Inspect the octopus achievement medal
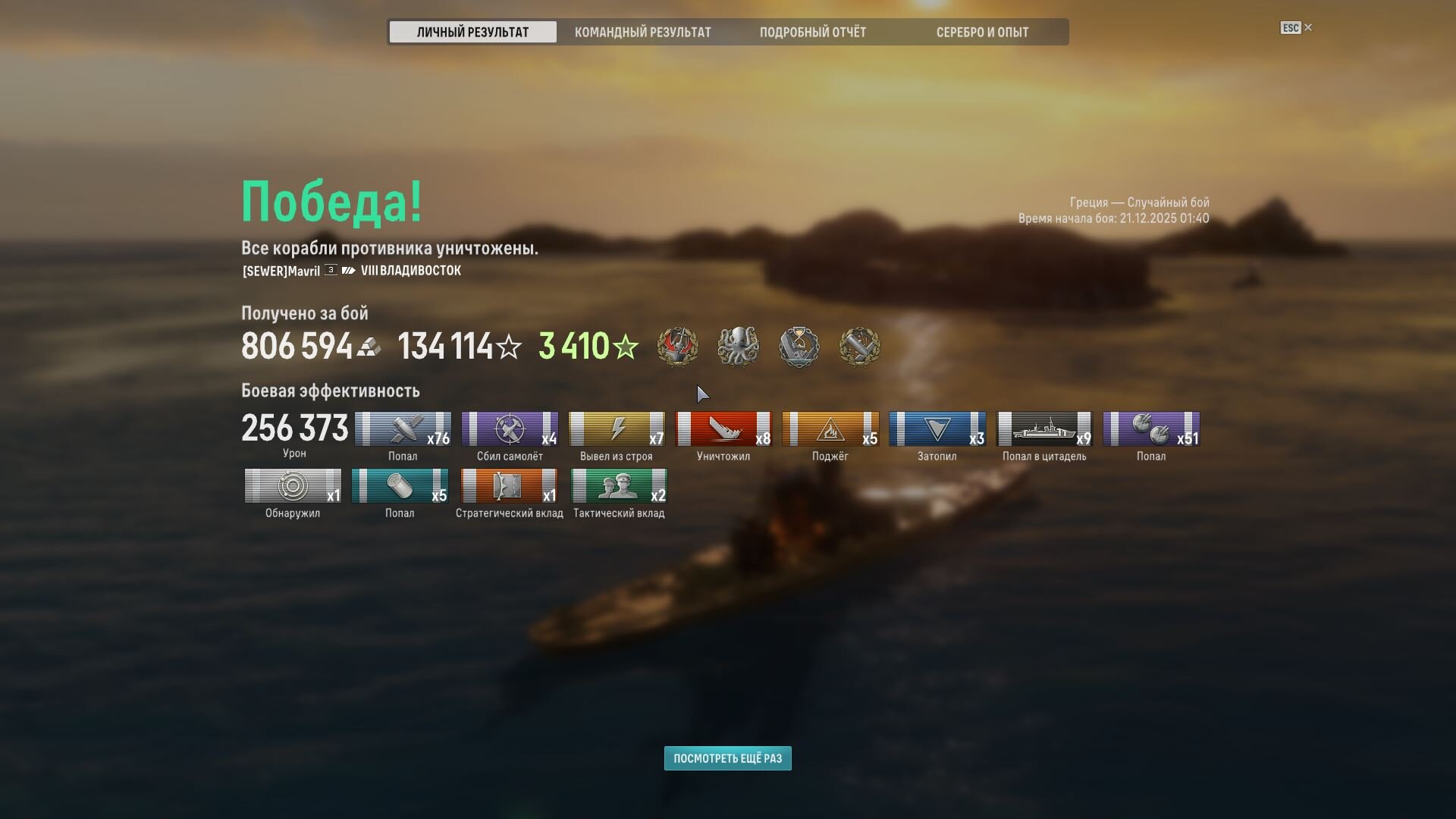 (738, 347)
